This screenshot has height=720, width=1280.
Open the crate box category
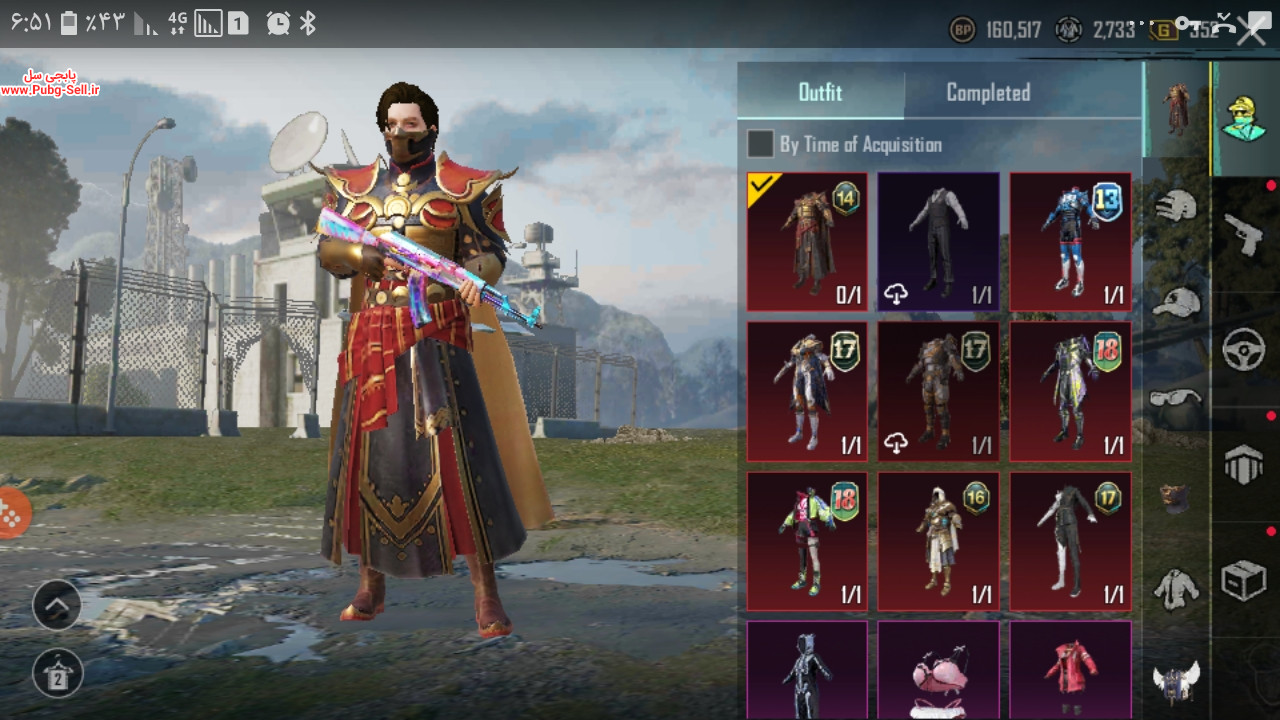1245,580
